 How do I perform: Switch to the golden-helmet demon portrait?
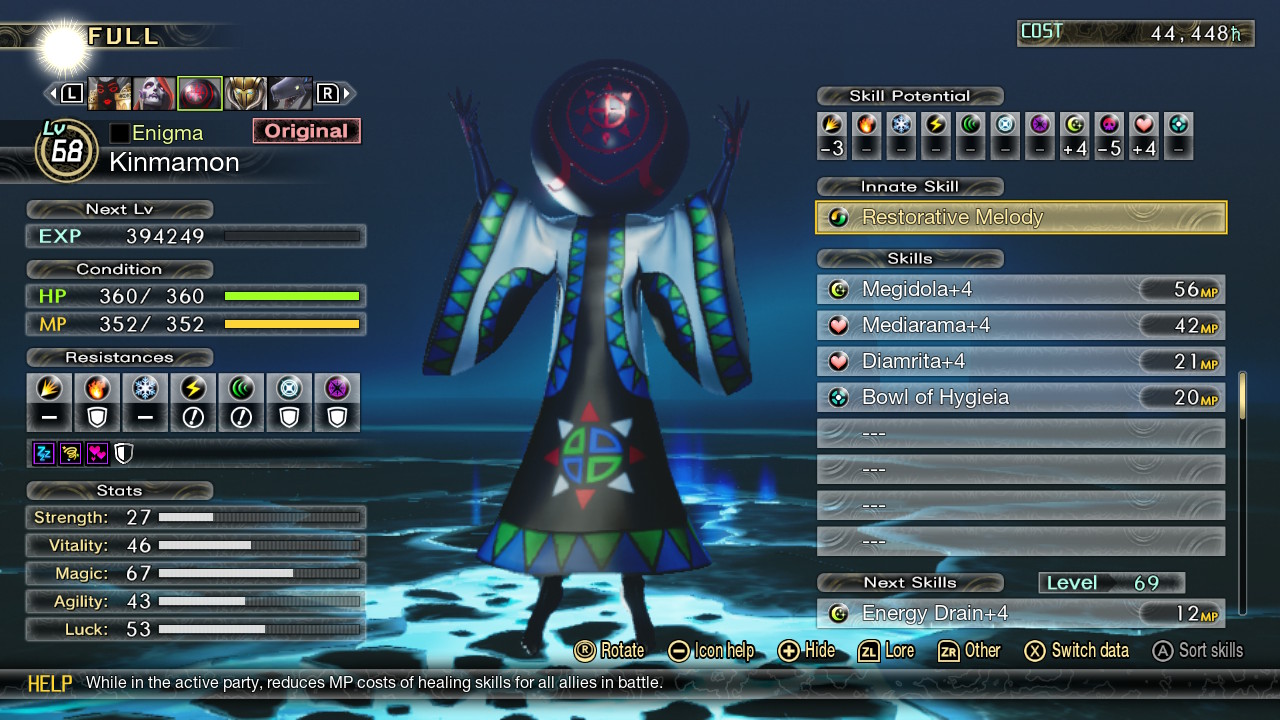point(245,94)
